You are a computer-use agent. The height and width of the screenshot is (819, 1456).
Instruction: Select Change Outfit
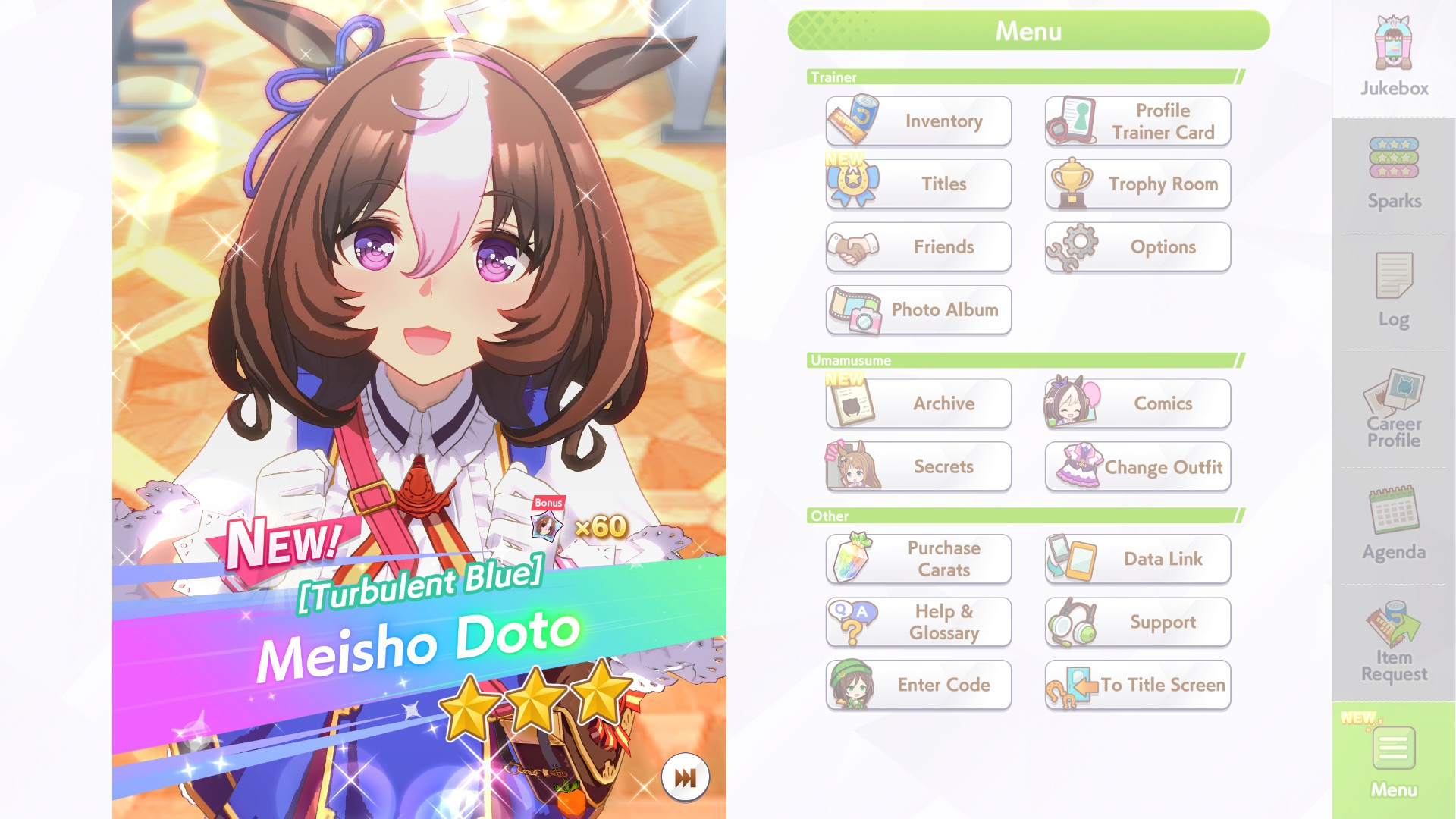pos(1137,467)
